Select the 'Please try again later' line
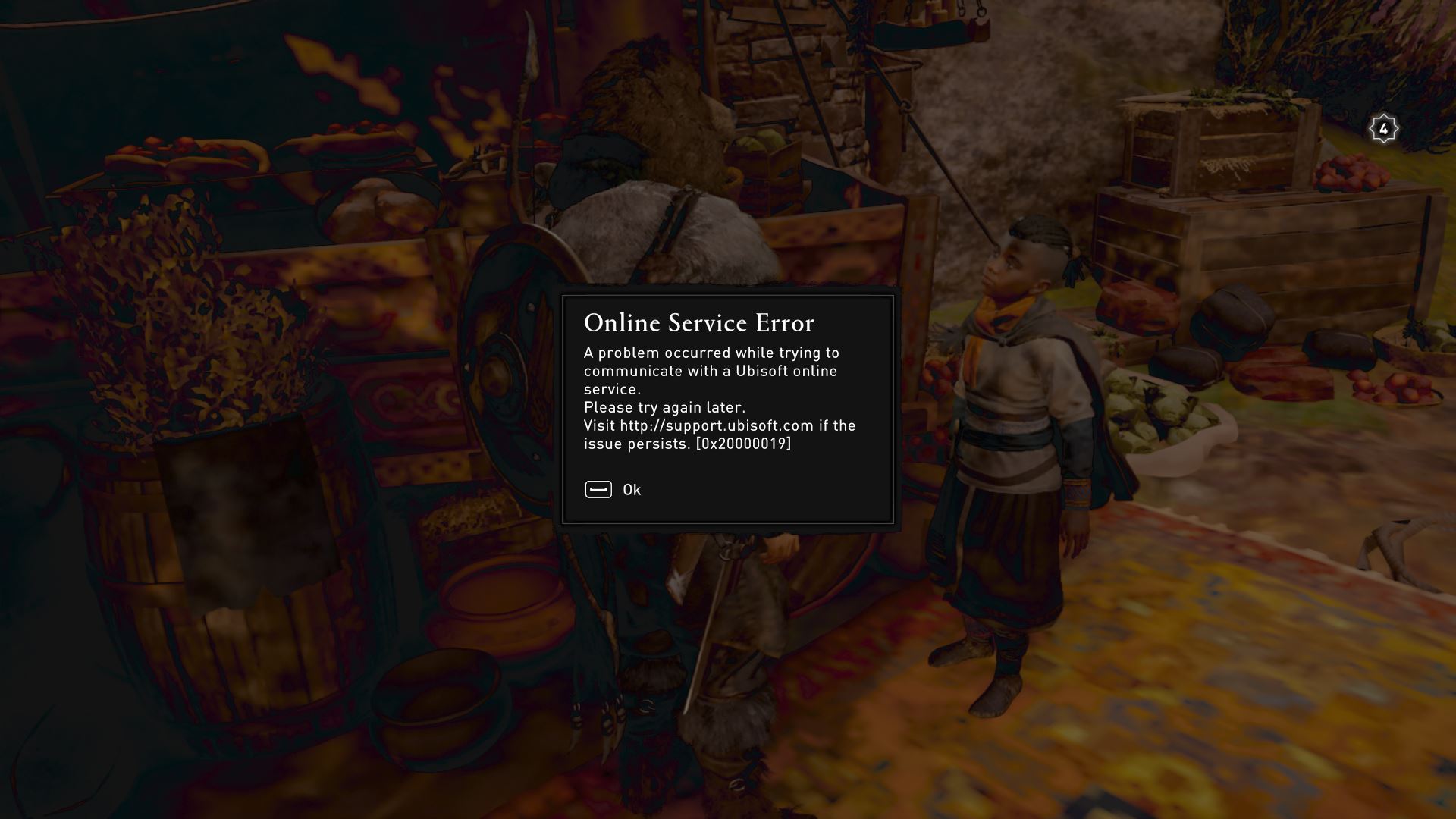This screenshot has width=1456, height=819. 664,407
